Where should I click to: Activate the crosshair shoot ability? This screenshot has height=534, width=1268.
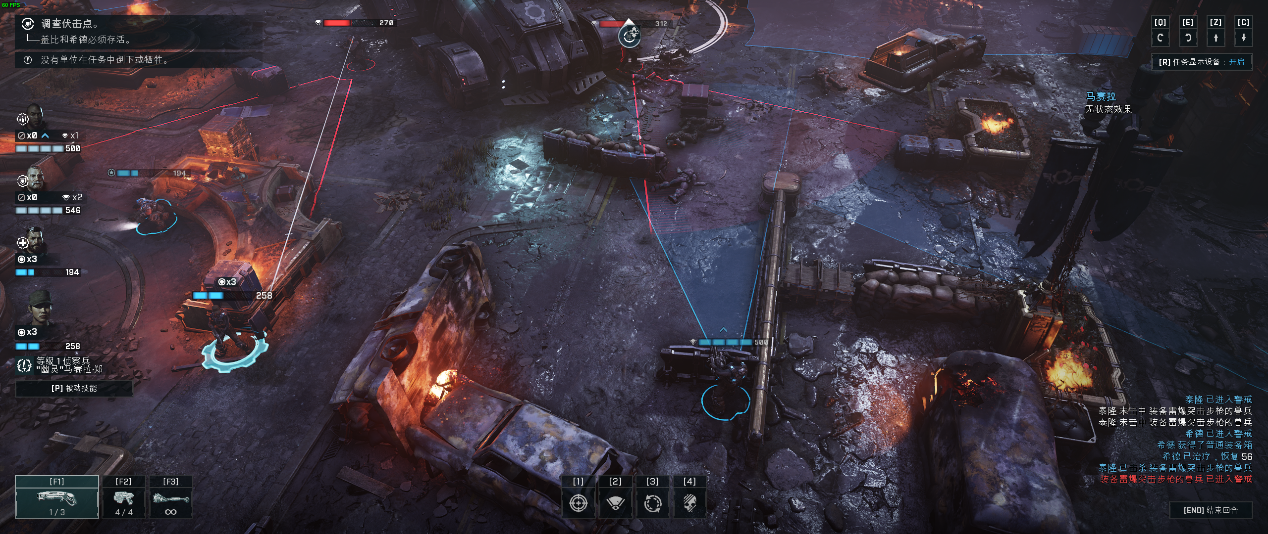[577, 503]
